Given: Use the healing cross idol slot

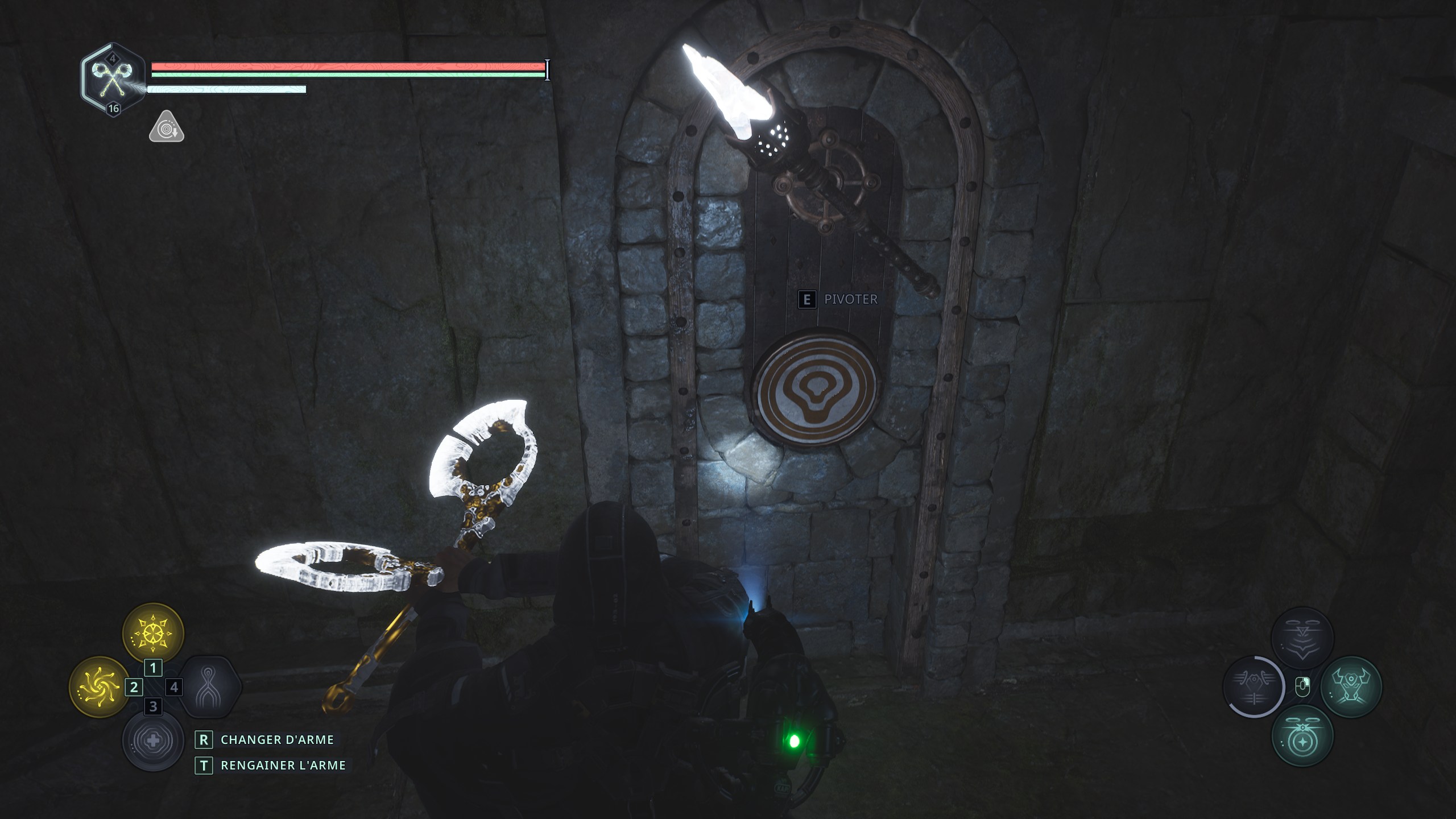Looking at the screenshot, I should click(x=152, y=741).
